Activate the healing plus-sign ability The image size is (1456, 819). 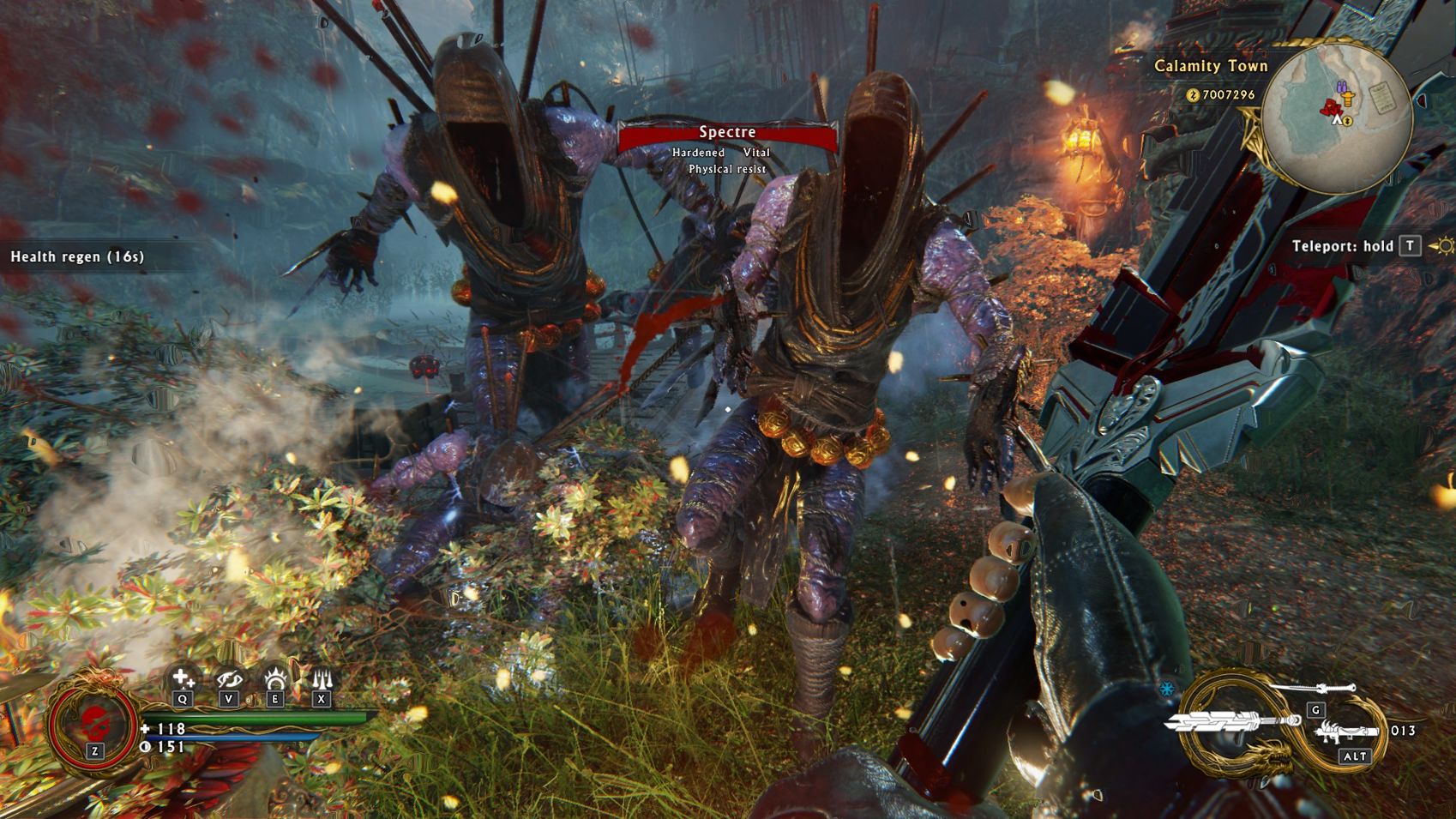[183, 679]
